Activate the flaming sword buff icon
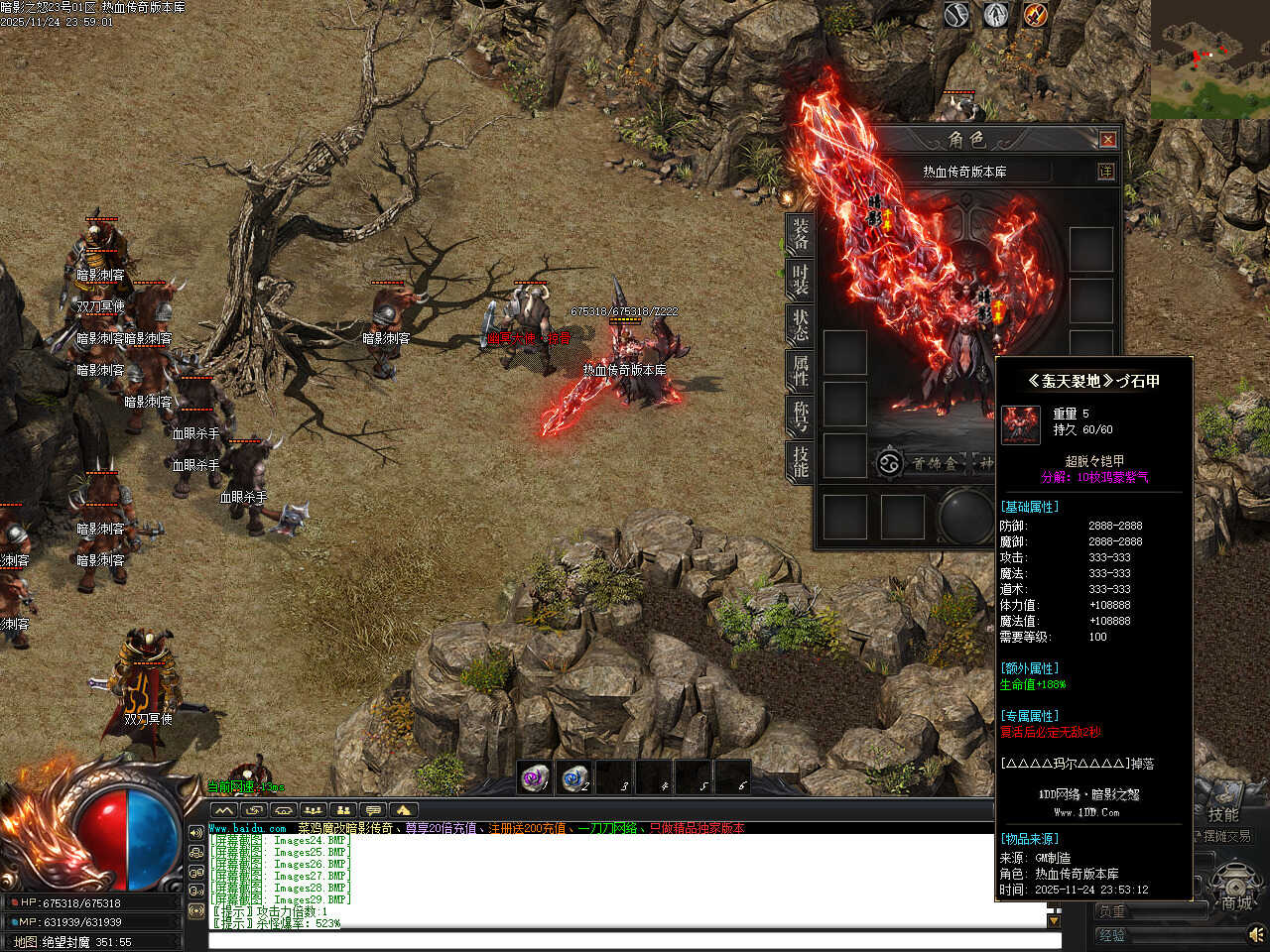Screen dimensions: 1270x952 pos(1036,15)
